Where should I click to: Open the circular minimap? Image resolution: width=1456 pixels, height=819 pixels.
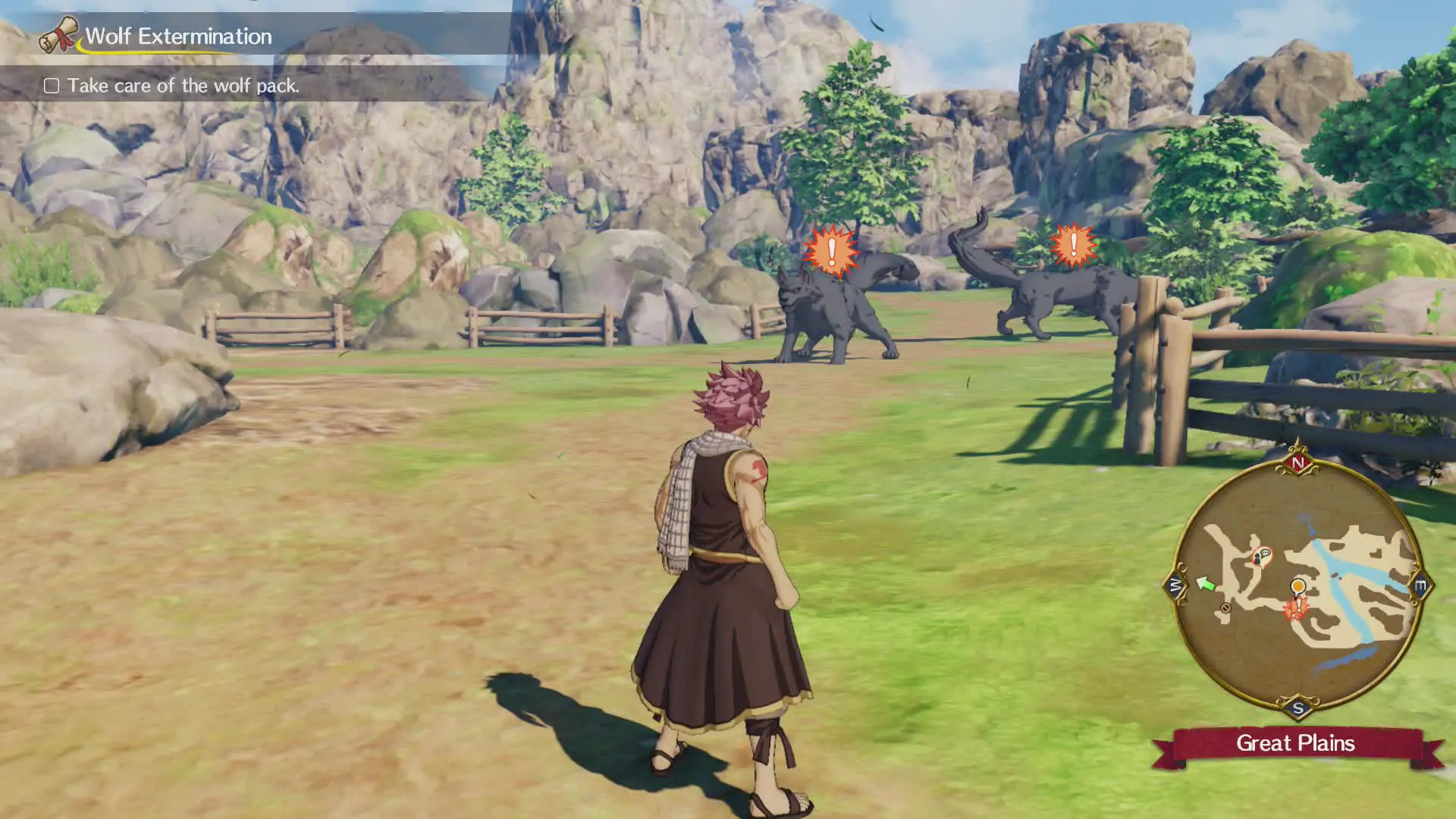(1298, 588)
